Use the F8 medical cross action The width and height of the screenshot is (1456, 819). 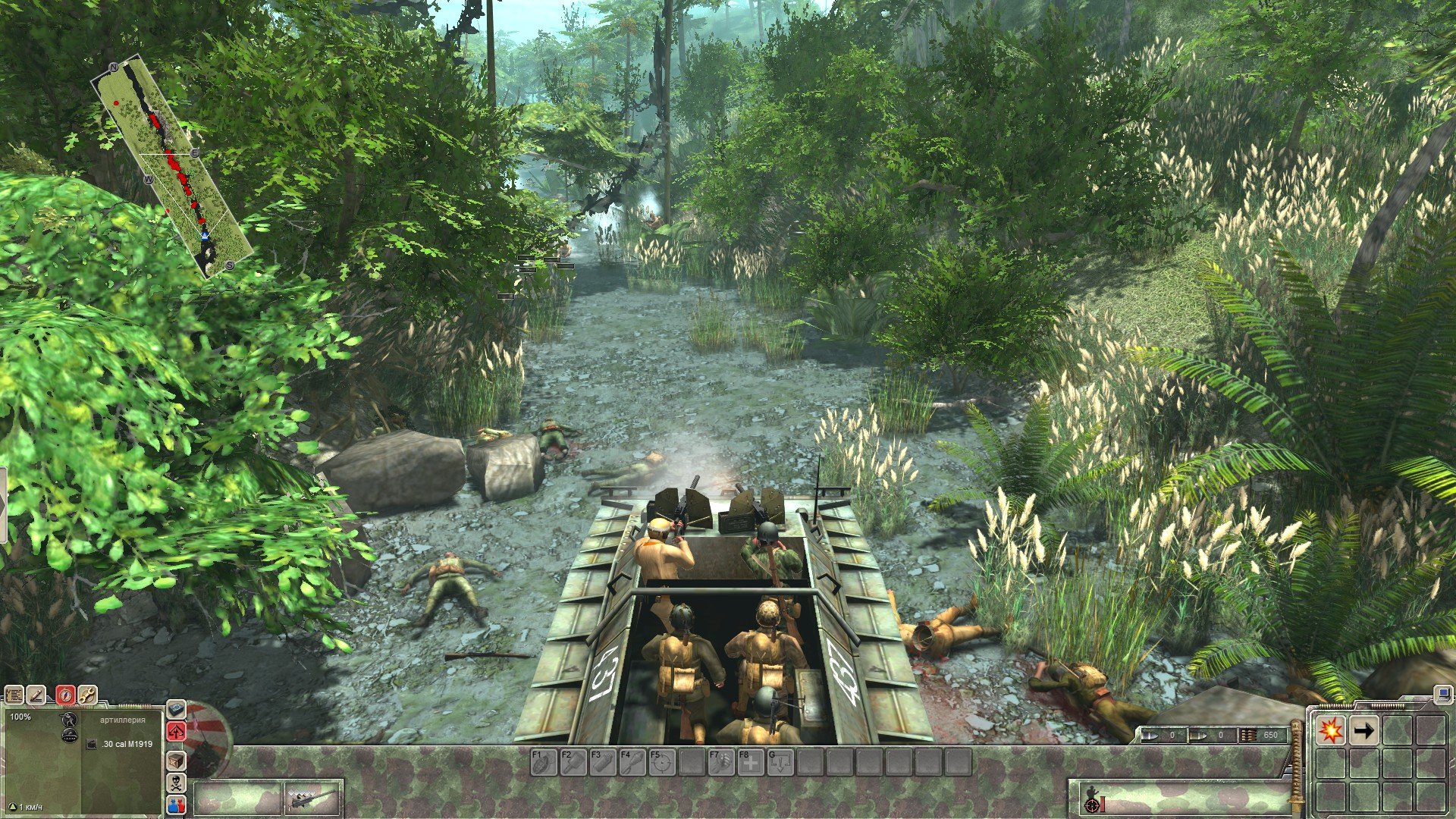click(751, 762)
